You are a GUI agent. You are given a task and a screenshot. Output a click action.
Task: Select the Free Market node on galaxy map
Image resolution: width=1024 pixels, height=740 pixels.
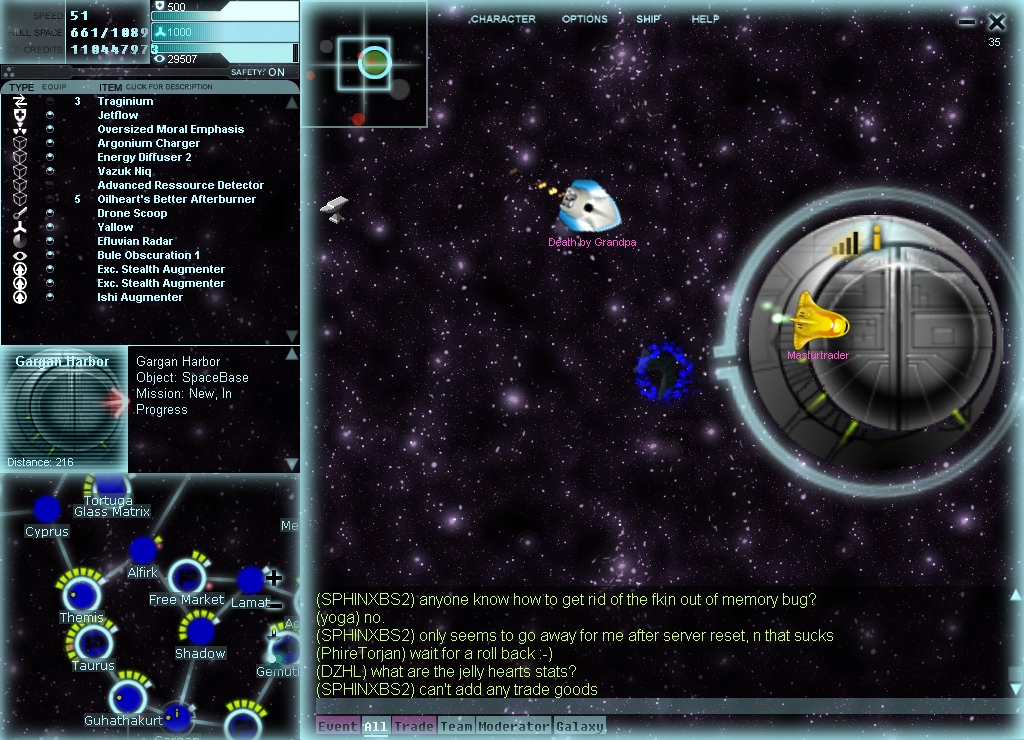pos(186,578)
